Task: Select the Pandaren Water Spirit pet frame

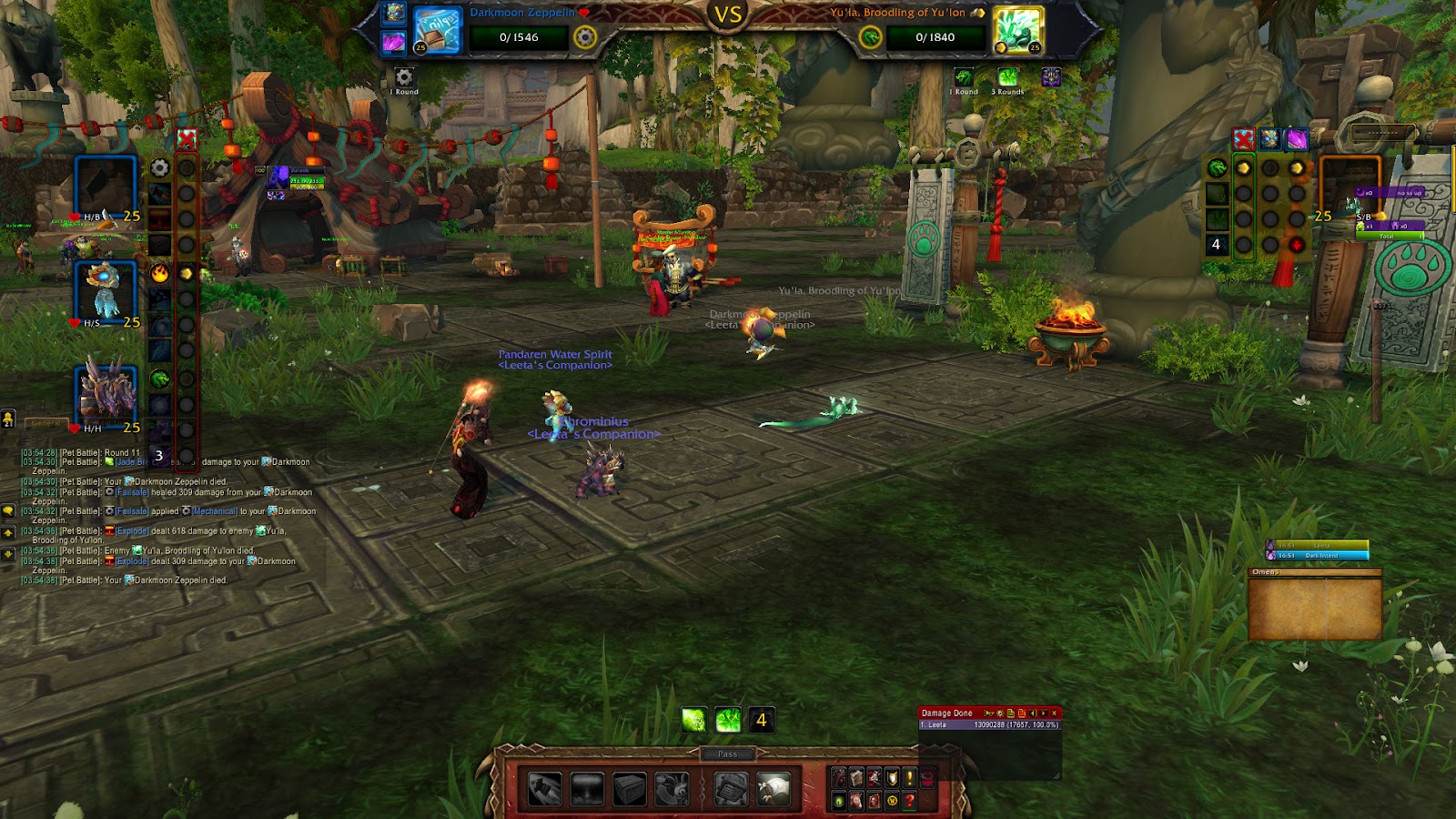Action: pyautogui.click(x=106, y=291)
